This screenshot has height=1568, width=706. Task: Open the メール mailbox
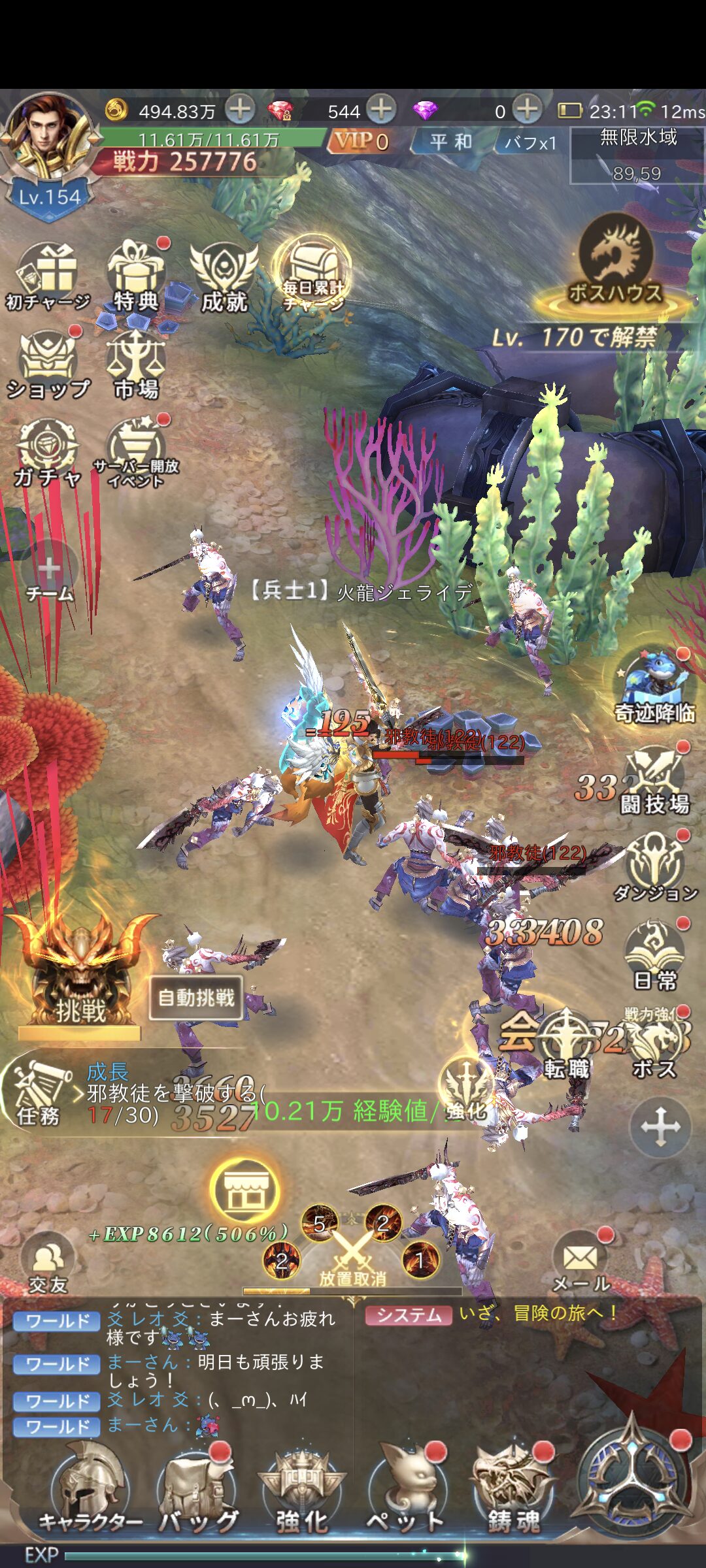580,1262
